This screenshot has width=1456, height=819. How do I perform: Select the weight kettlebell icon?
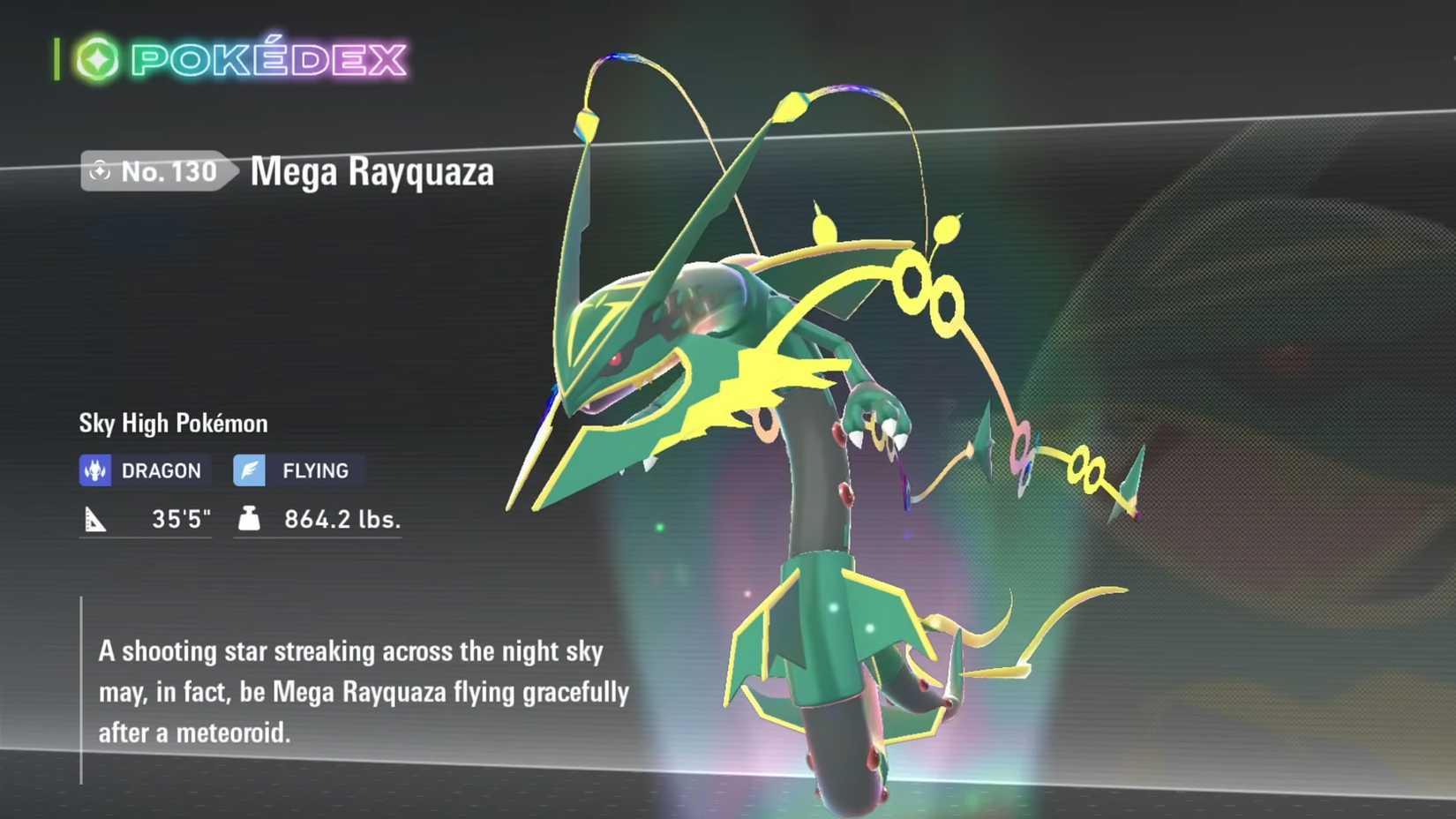coord(250,519)
